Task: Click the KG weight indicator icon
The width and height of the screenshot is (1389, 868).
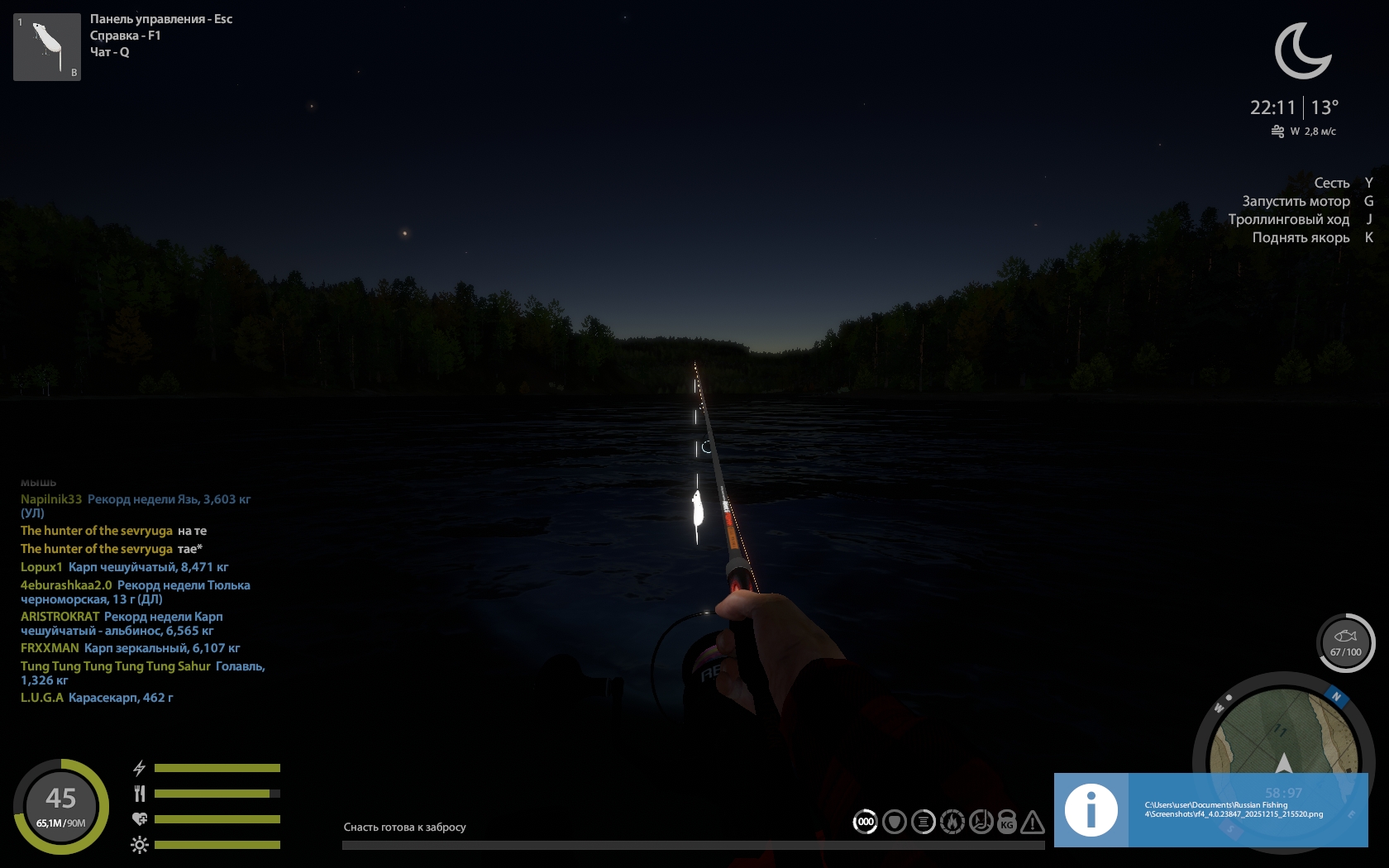Action: point(1007,823)
